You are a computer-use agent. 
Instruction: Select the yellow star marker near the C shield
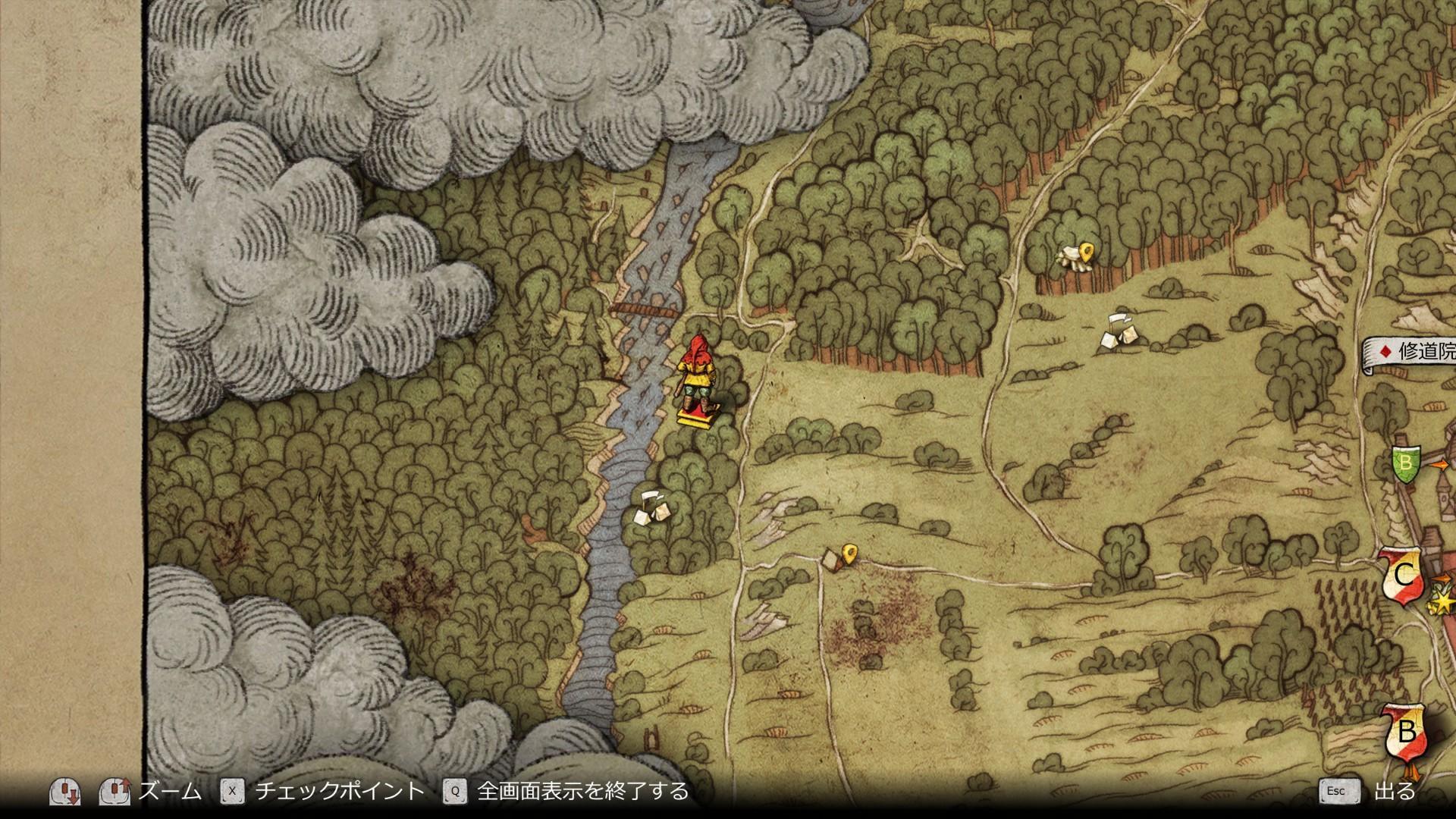tap(1440, 602)
